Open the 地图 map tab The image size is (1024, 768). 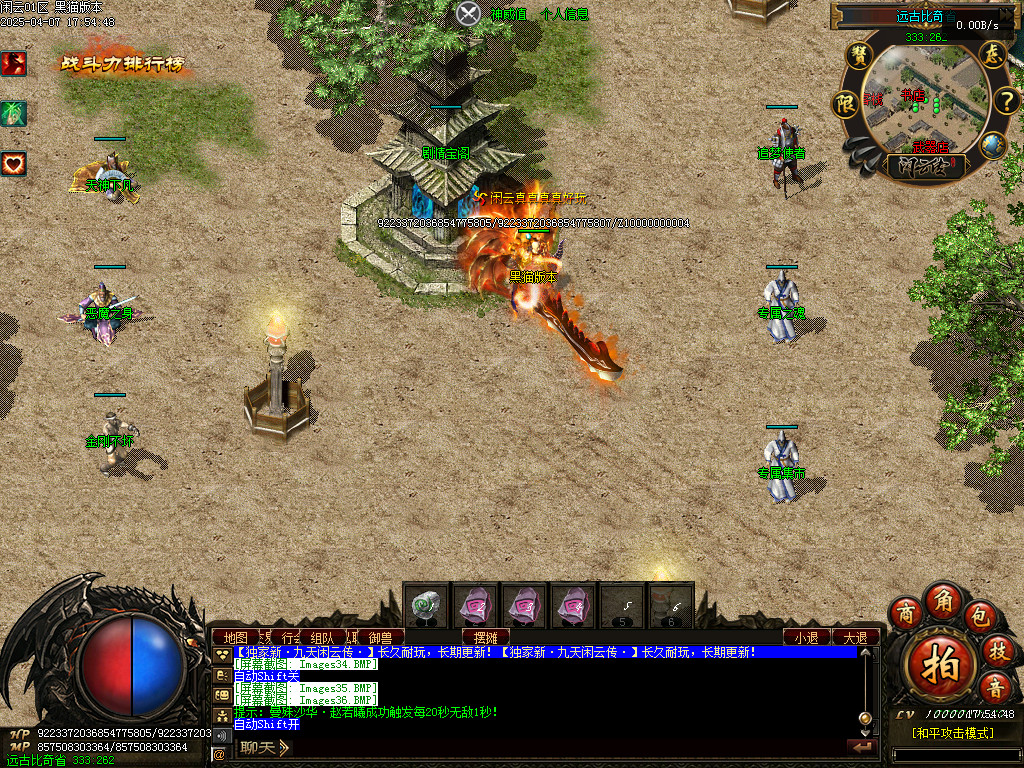(x=236, y=637)
